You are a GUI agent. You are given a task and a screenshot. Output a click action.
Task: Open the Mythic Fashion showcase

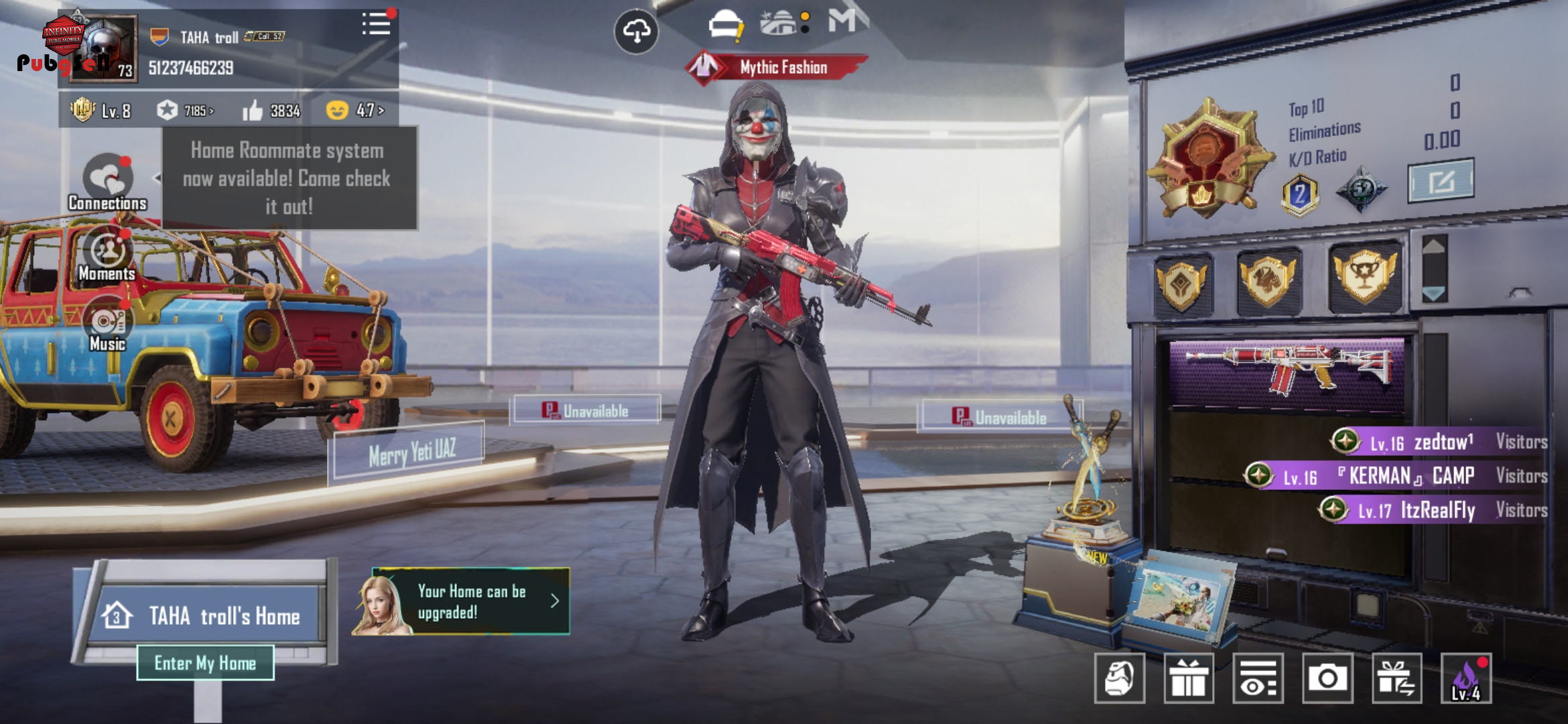777,67
